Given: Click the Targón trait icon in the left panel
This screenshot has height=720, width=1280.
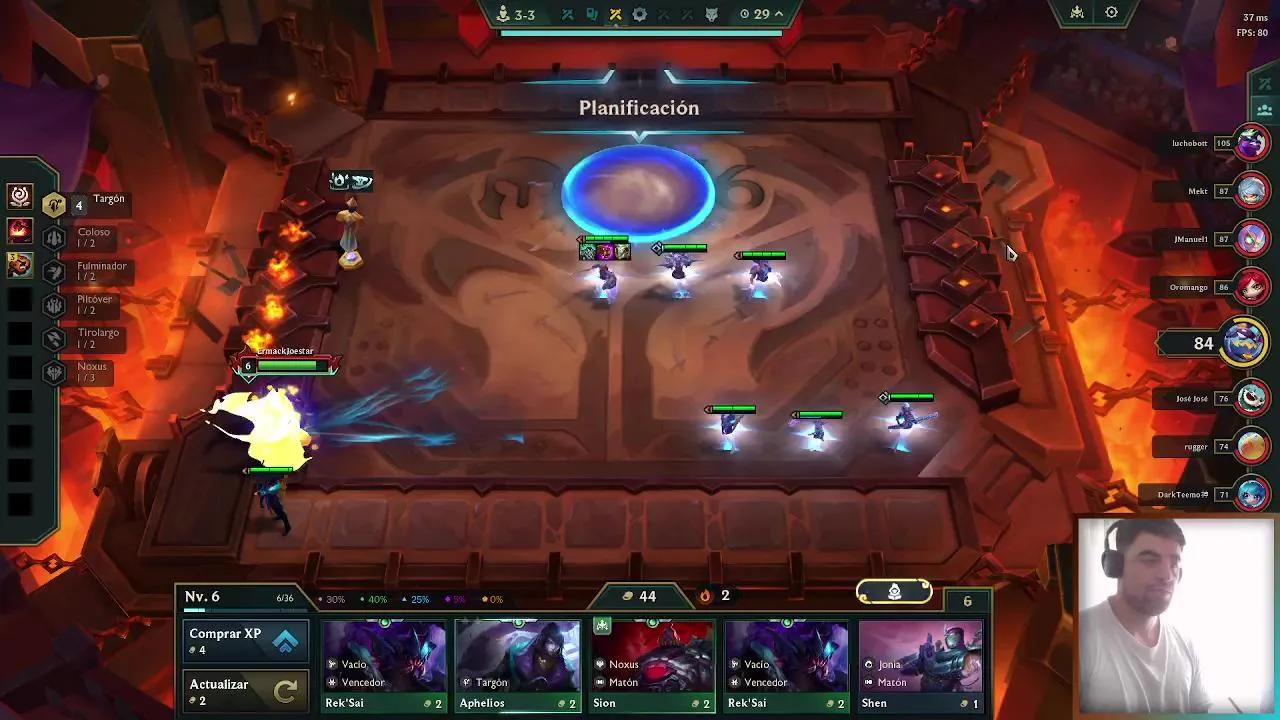Looking at the screenshot, I should [54, 203].
